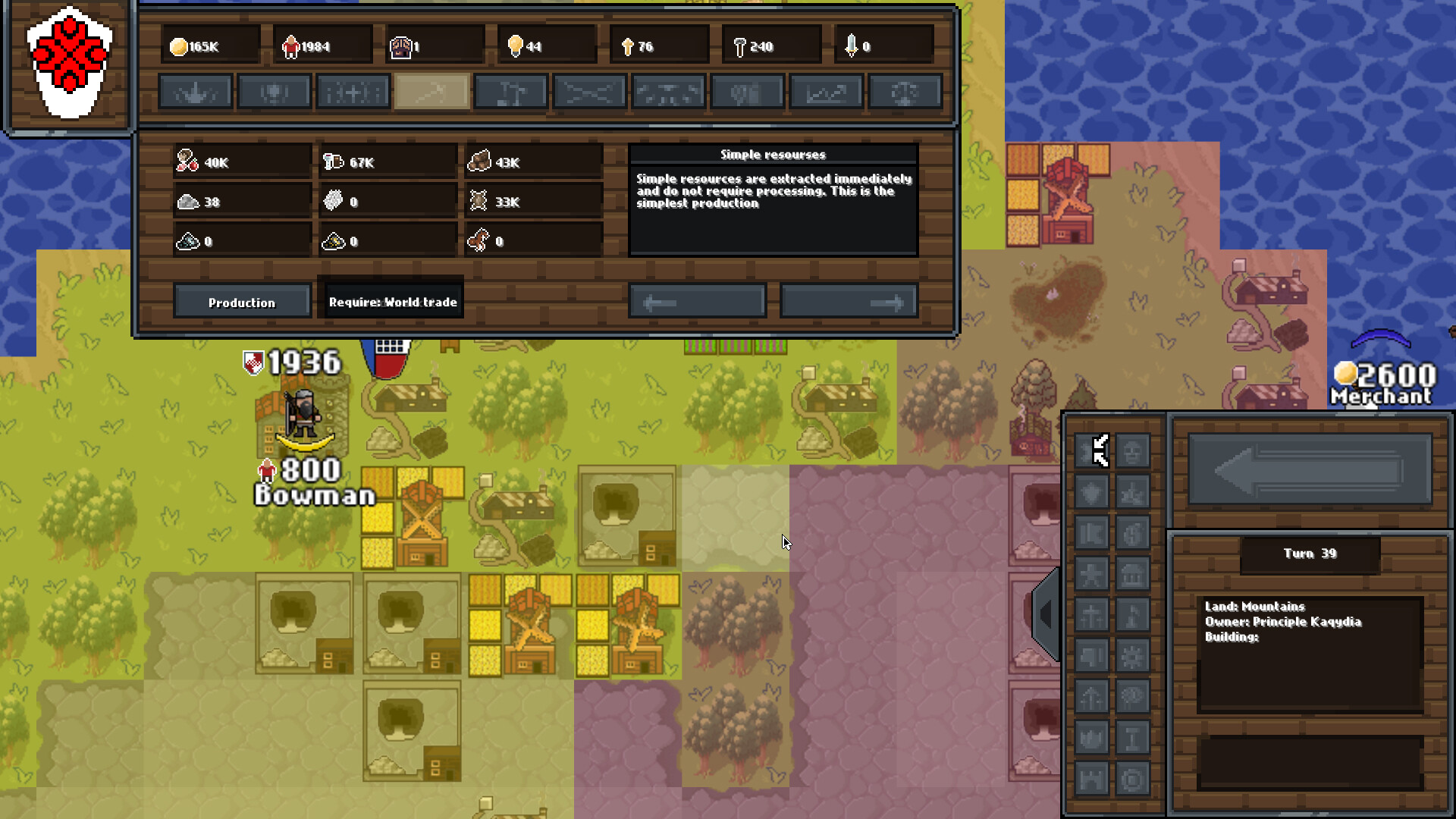1456x819 pixels.
Task: Activate the shield icon in side toolbar
Action: [x=1091, y=493]
